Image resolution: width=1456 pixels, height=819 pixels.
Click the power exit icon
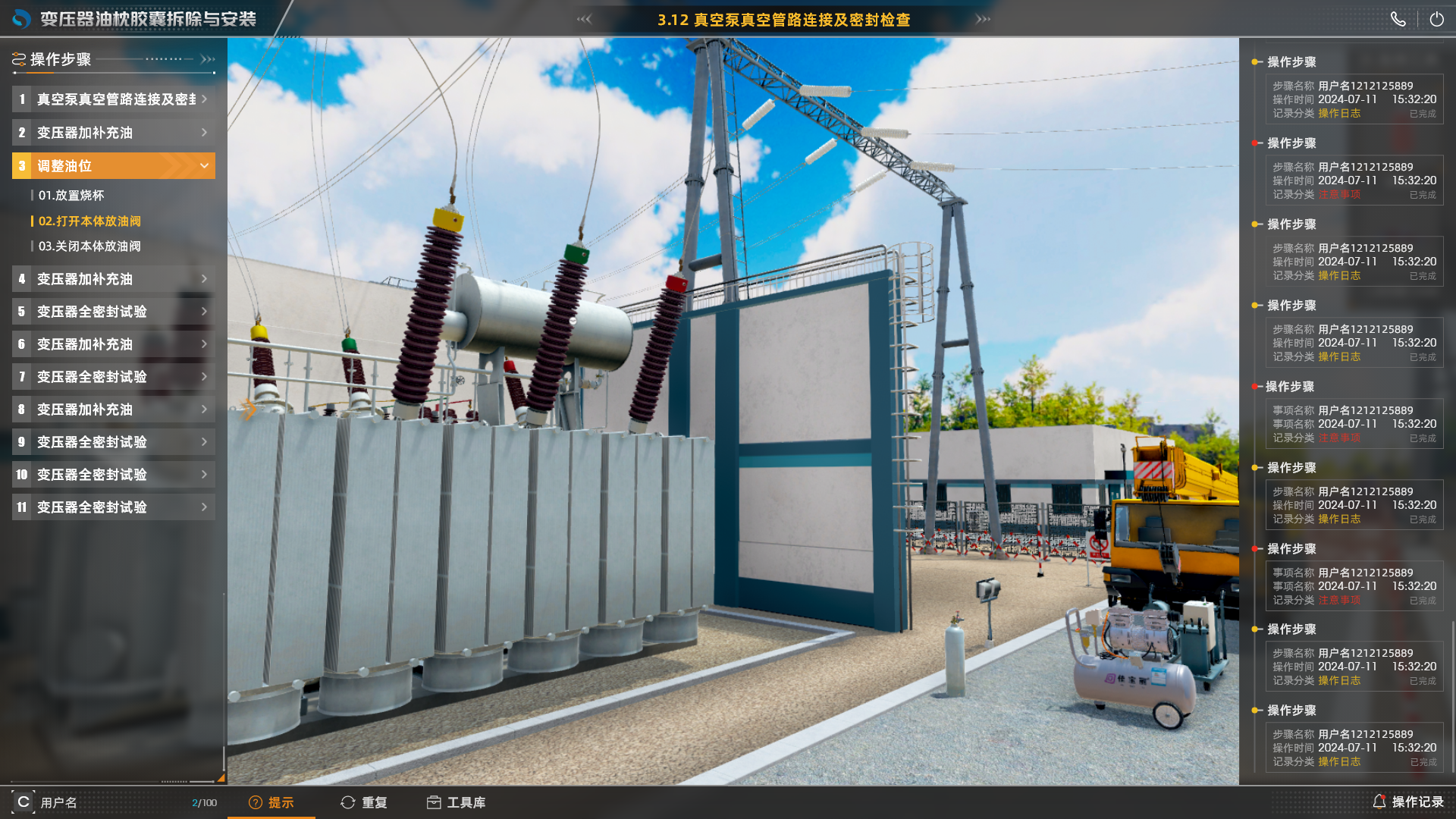click(x=1436, y=20)
